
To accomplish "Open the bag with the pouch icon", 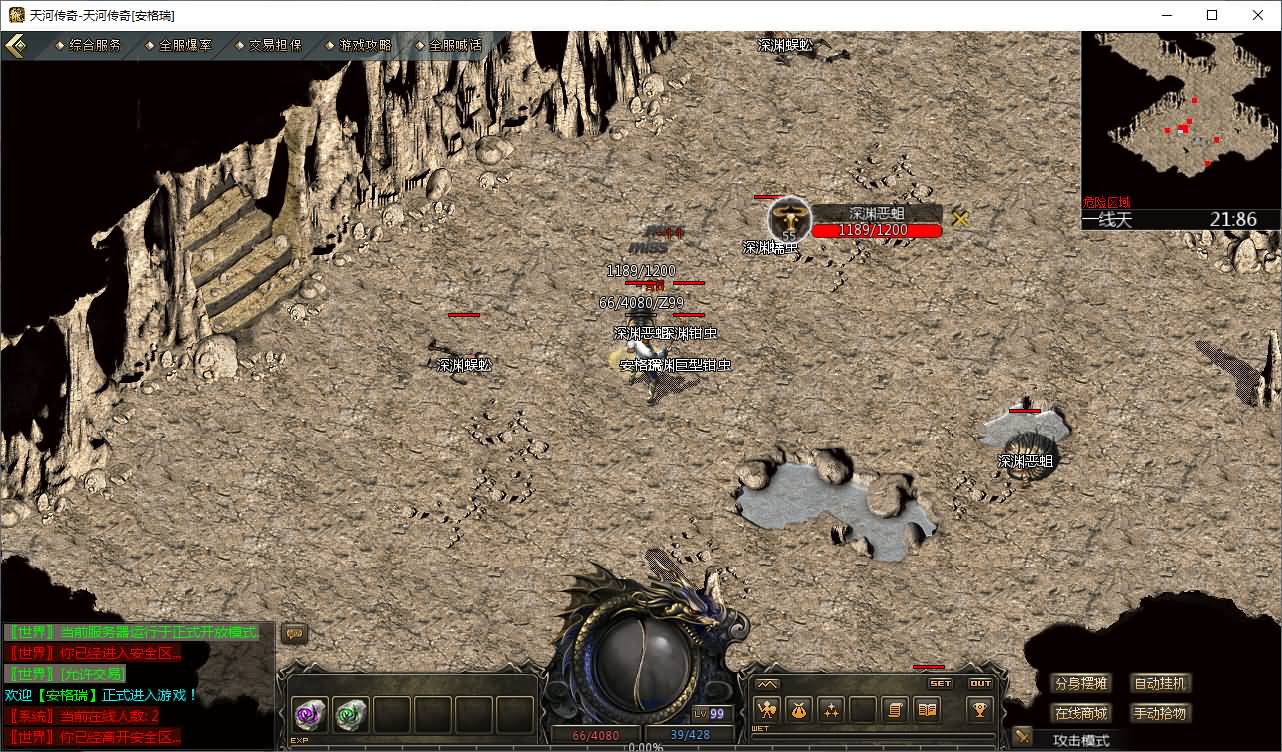I will coord(799,710).
